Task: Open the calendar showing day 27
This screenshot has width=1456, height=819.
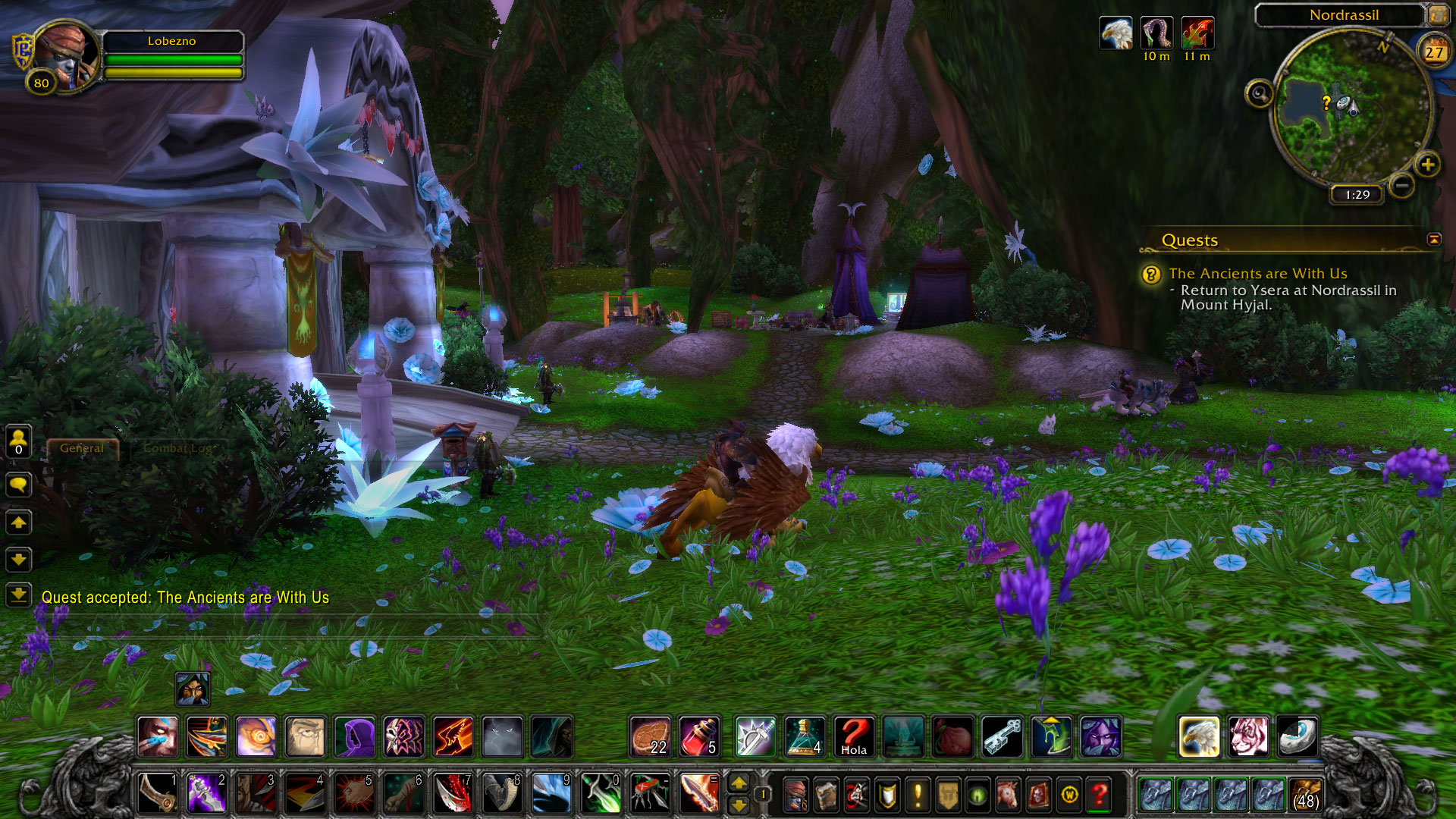Action: point(1433,52)
